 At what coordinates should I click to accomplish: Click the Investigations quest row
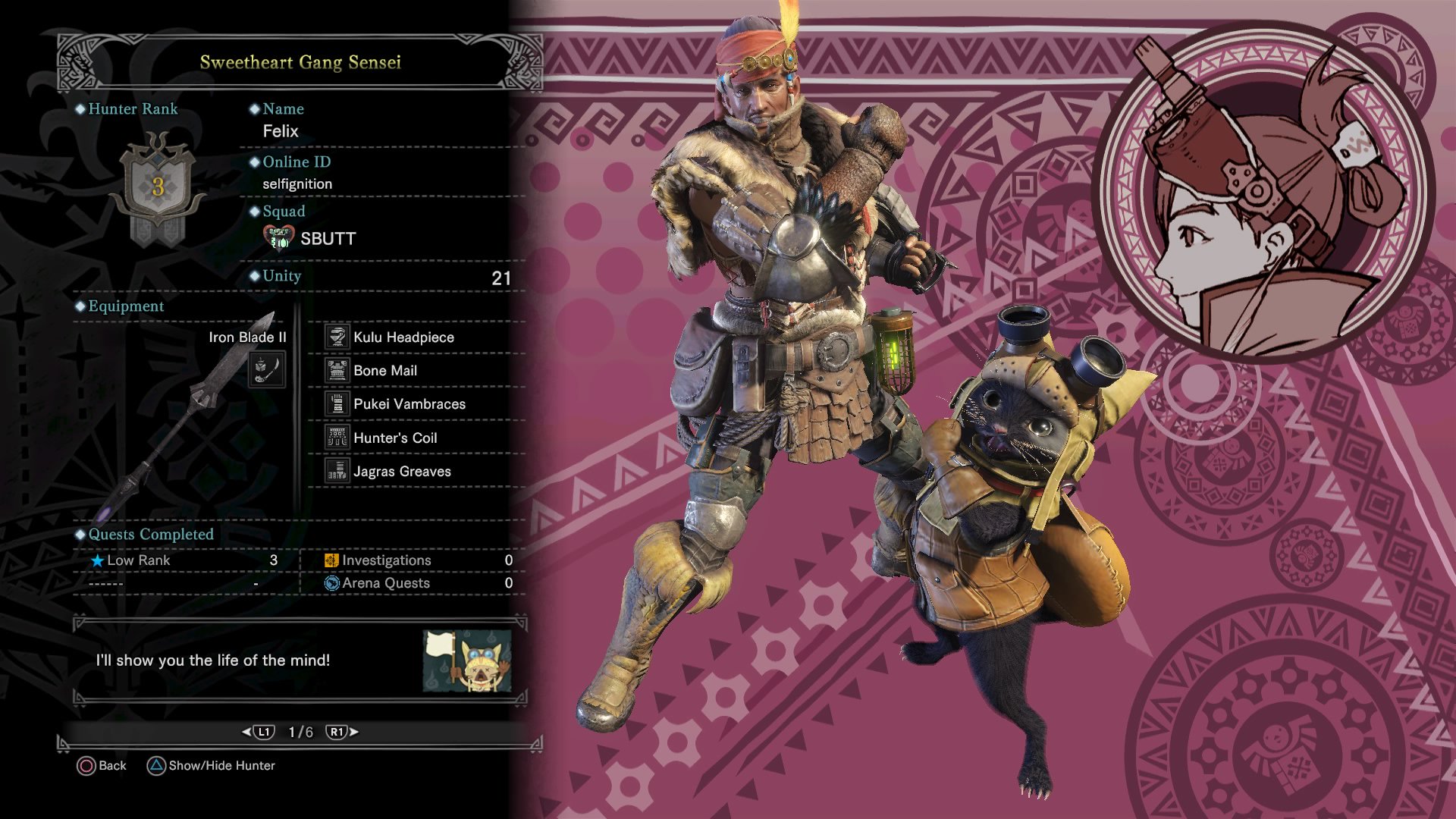417,560
